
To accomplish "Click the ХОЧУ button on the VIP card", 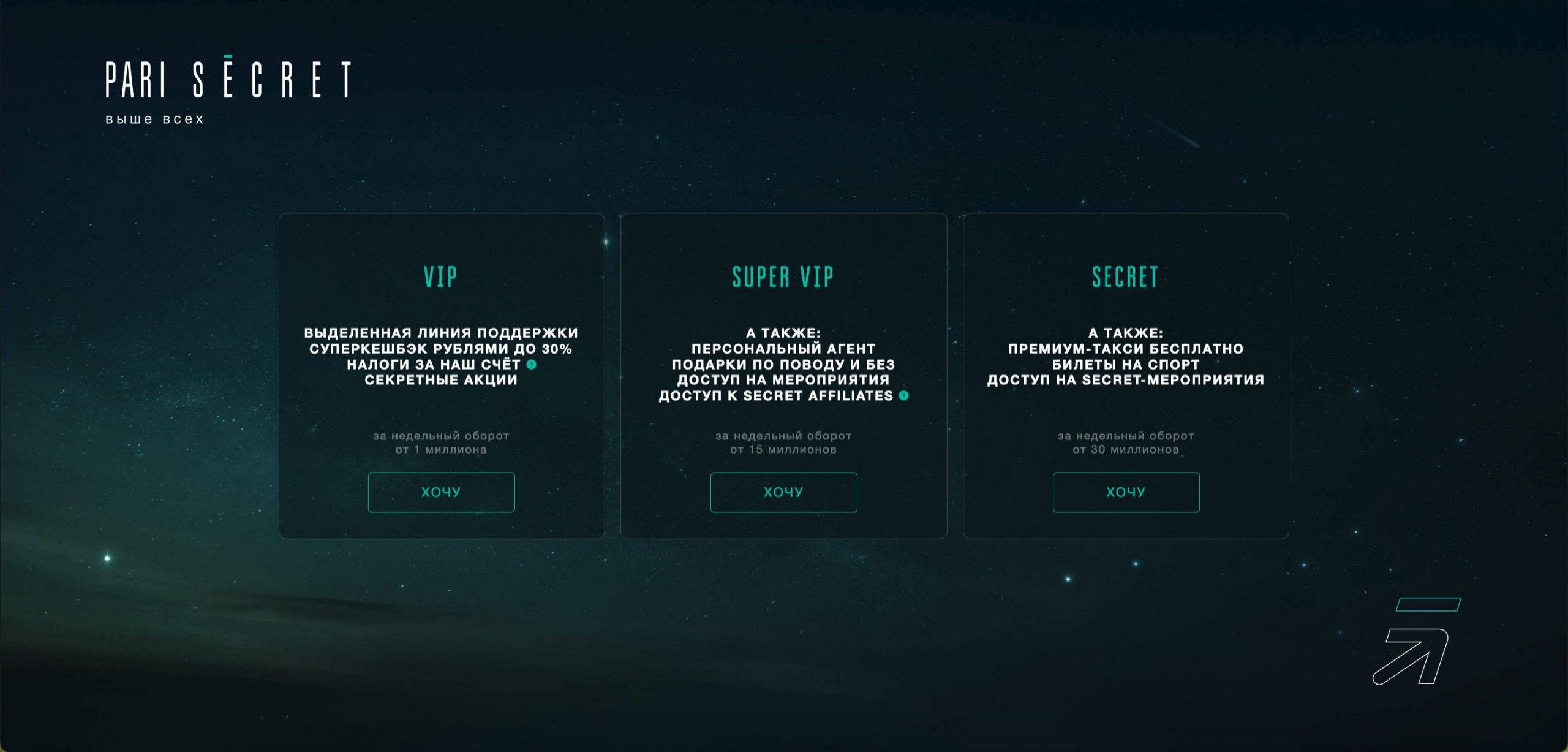I will pyautogui.click(x=441, y=492).
